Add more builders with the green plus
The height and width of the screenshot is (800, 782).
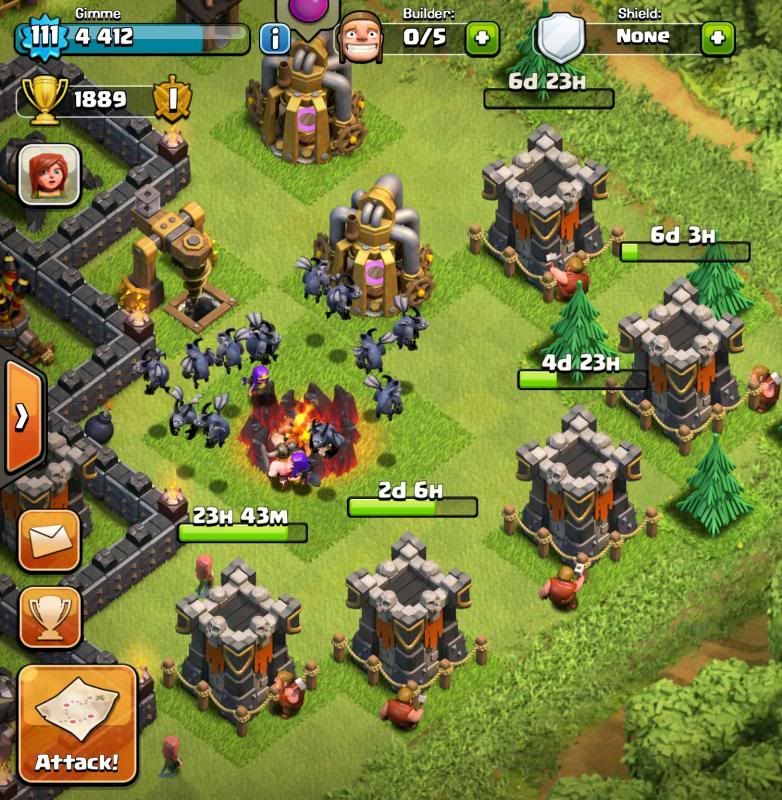tap(482, 38)
